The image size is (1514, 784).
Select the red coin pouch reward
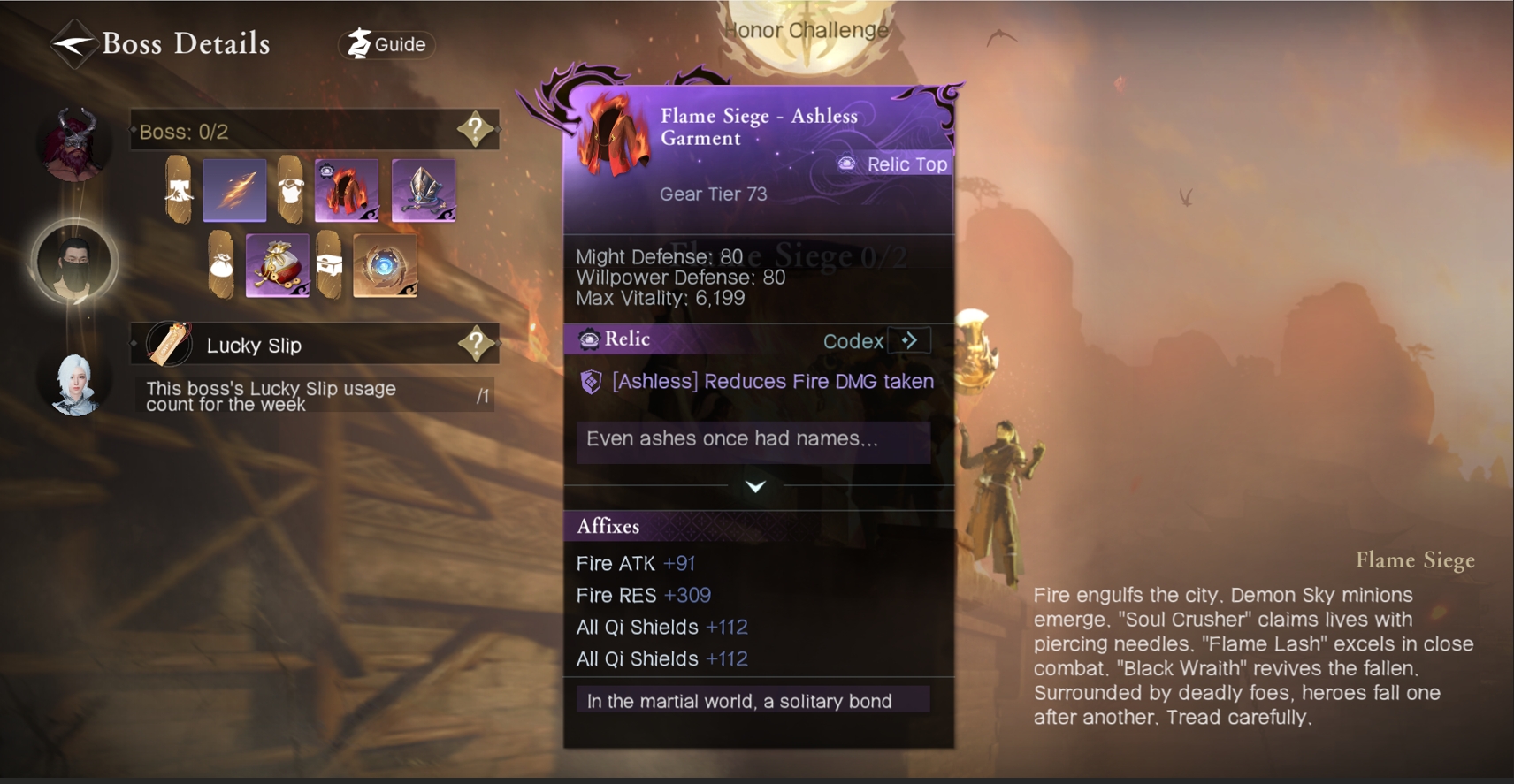click(x=277, y=265)
